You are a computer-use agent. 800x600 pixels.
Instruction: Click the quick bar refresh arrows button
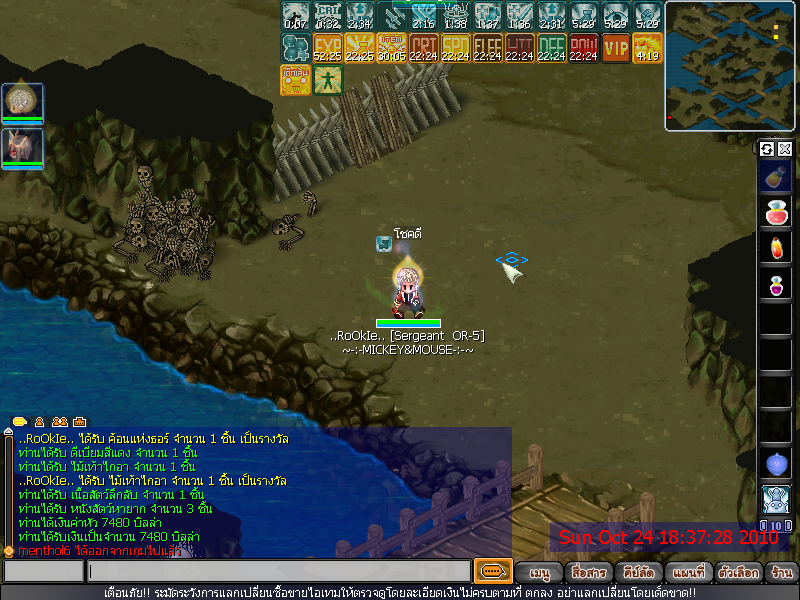pos(767,149)
